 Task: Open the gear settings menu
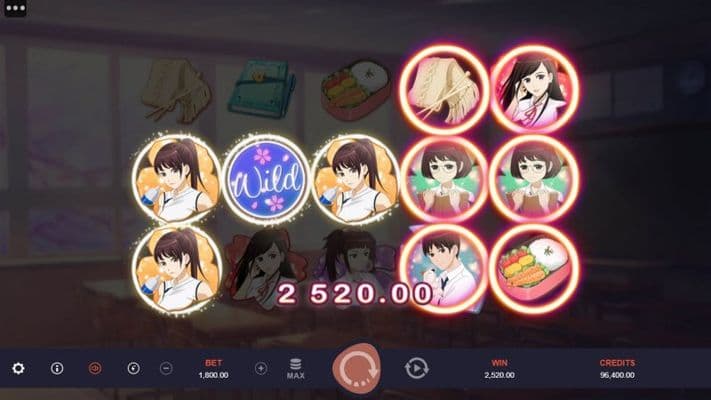point(18,368)
